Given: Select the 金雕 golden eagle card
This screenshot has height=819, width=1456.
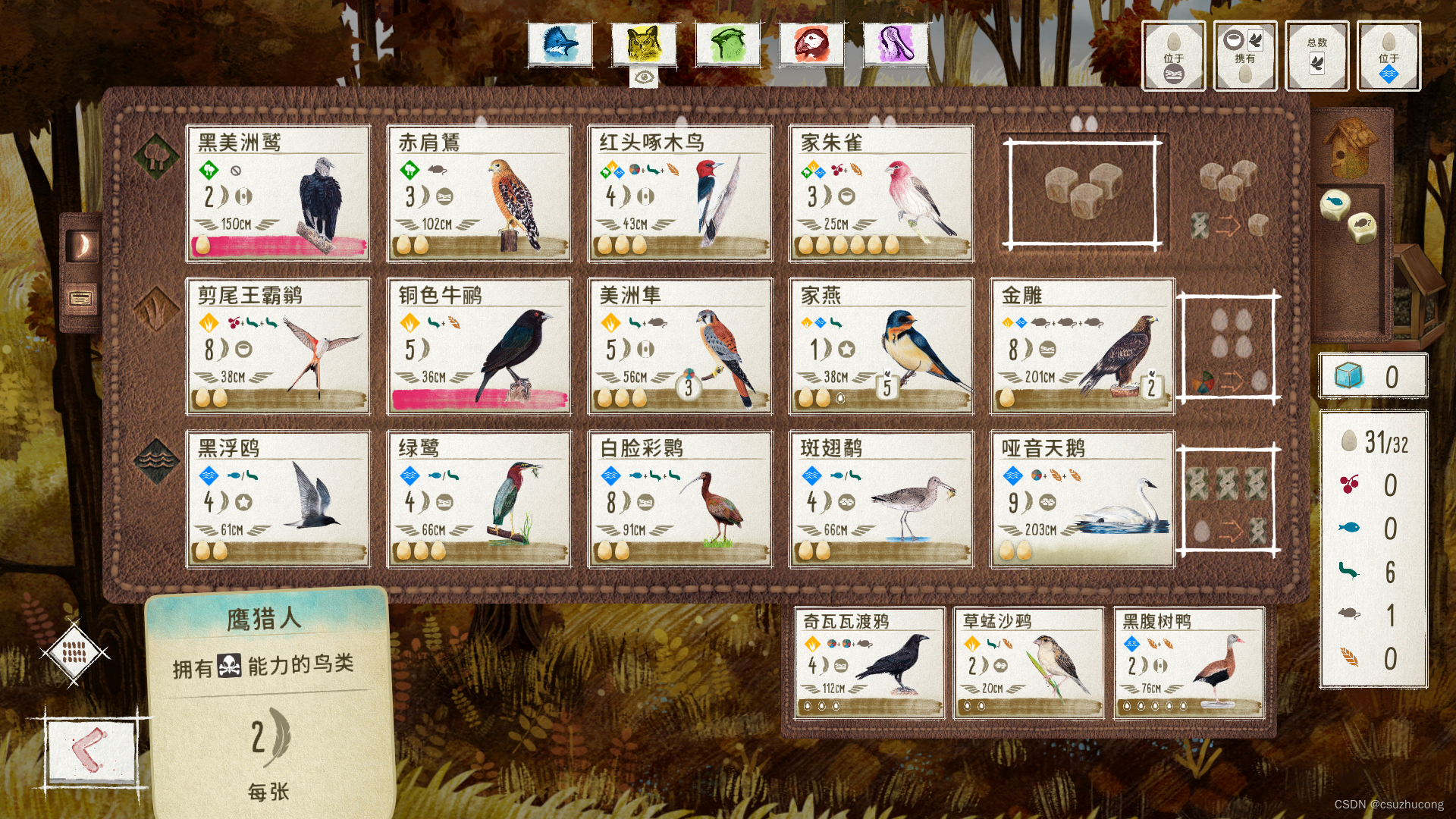Looking at the screenshot, I should (1082, 347).
